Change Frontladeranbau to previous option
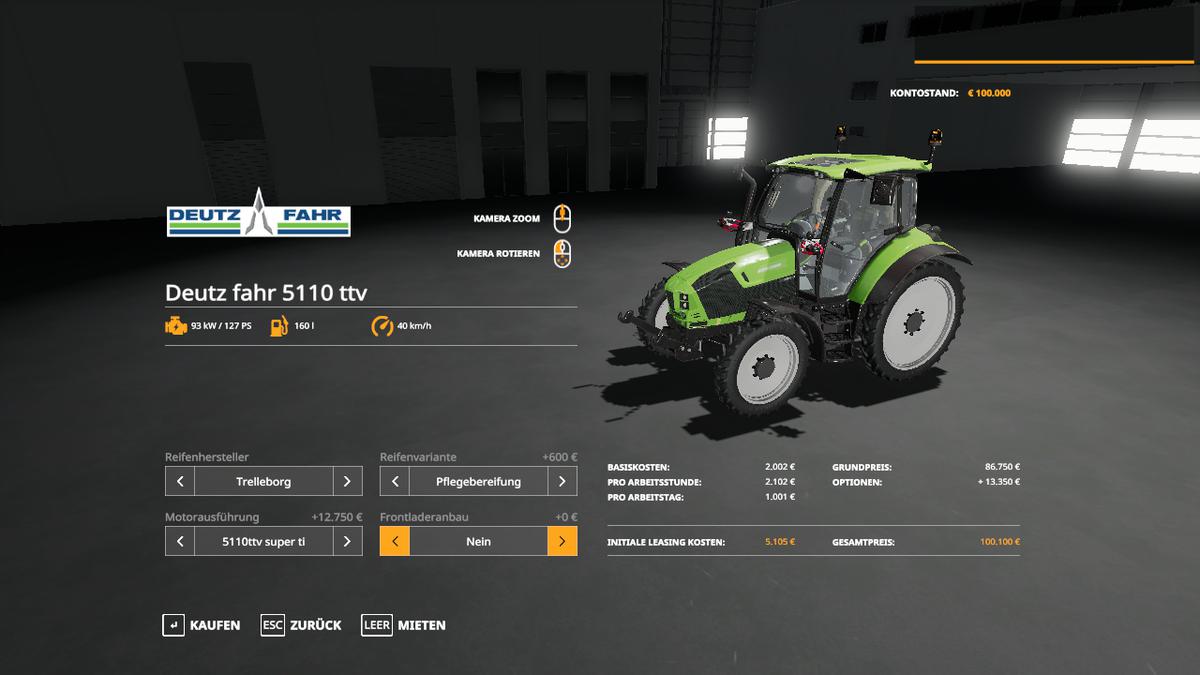1200x675 pixels. point(395,541)
